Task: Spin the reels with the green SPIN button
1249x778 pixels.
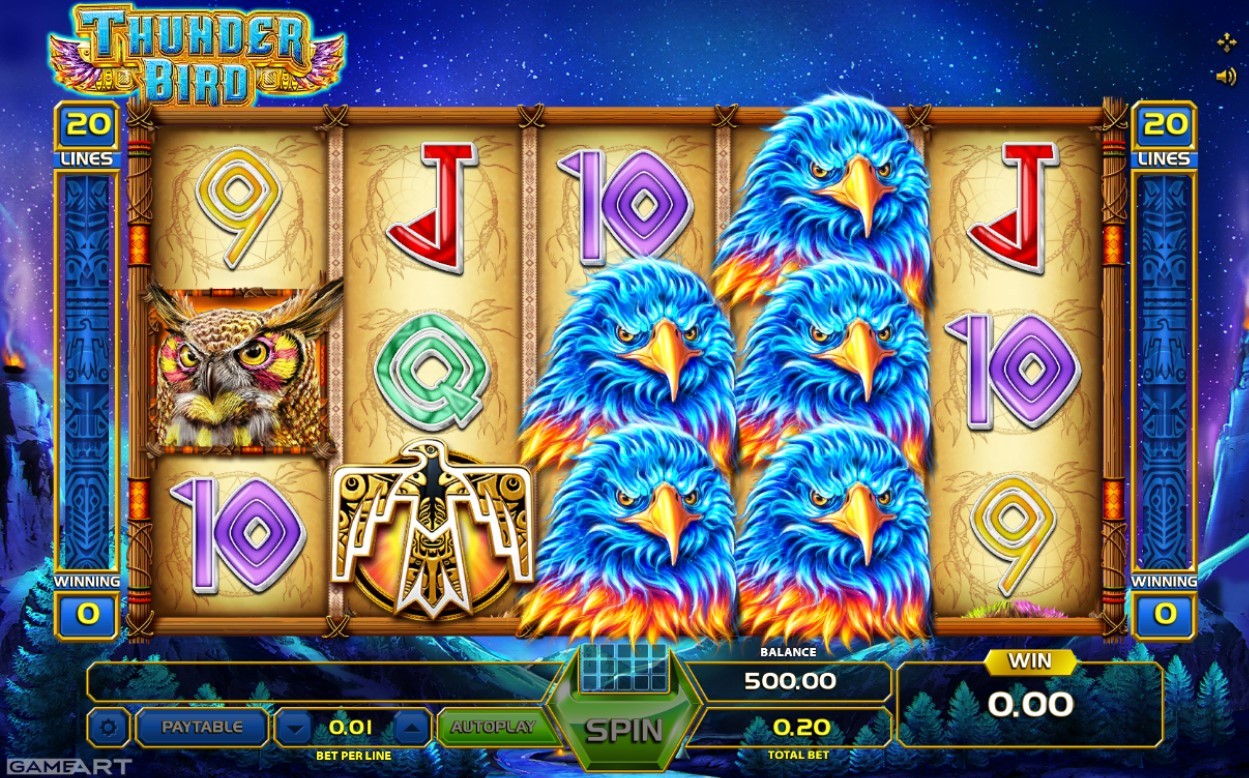Action: click(x=624, y=730)
